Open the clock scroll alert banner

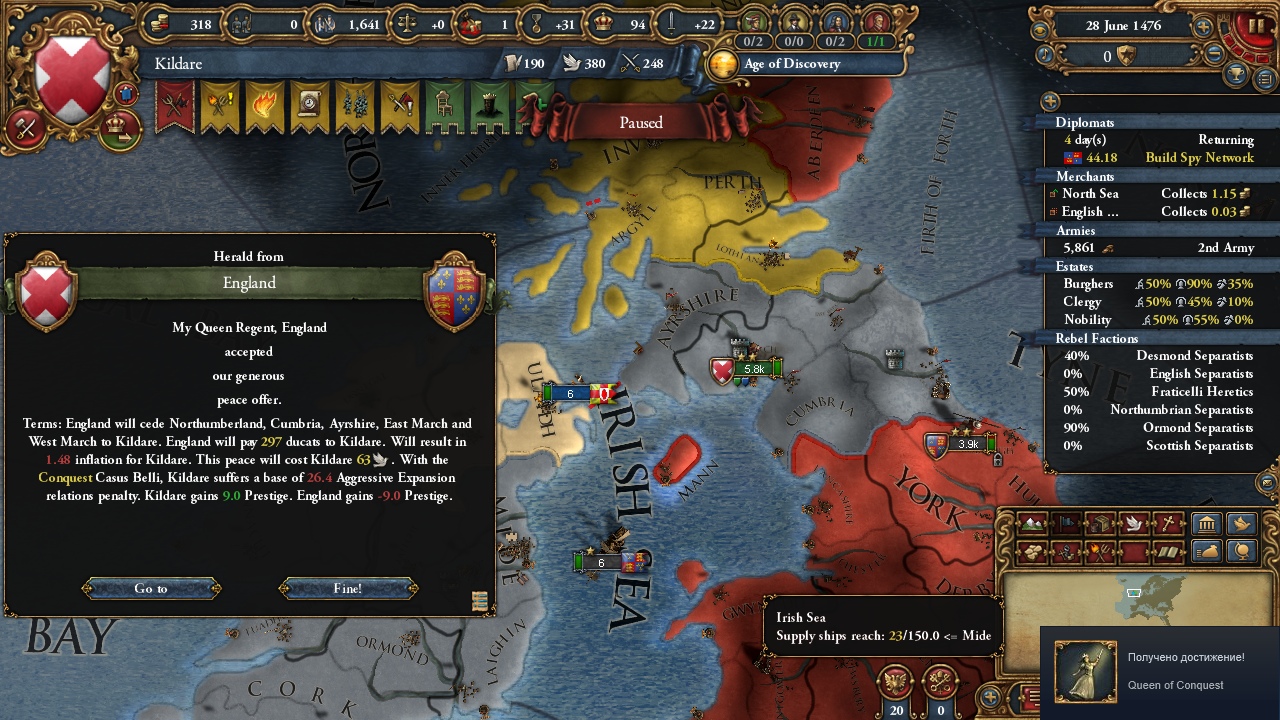click(x=309, y=105)
